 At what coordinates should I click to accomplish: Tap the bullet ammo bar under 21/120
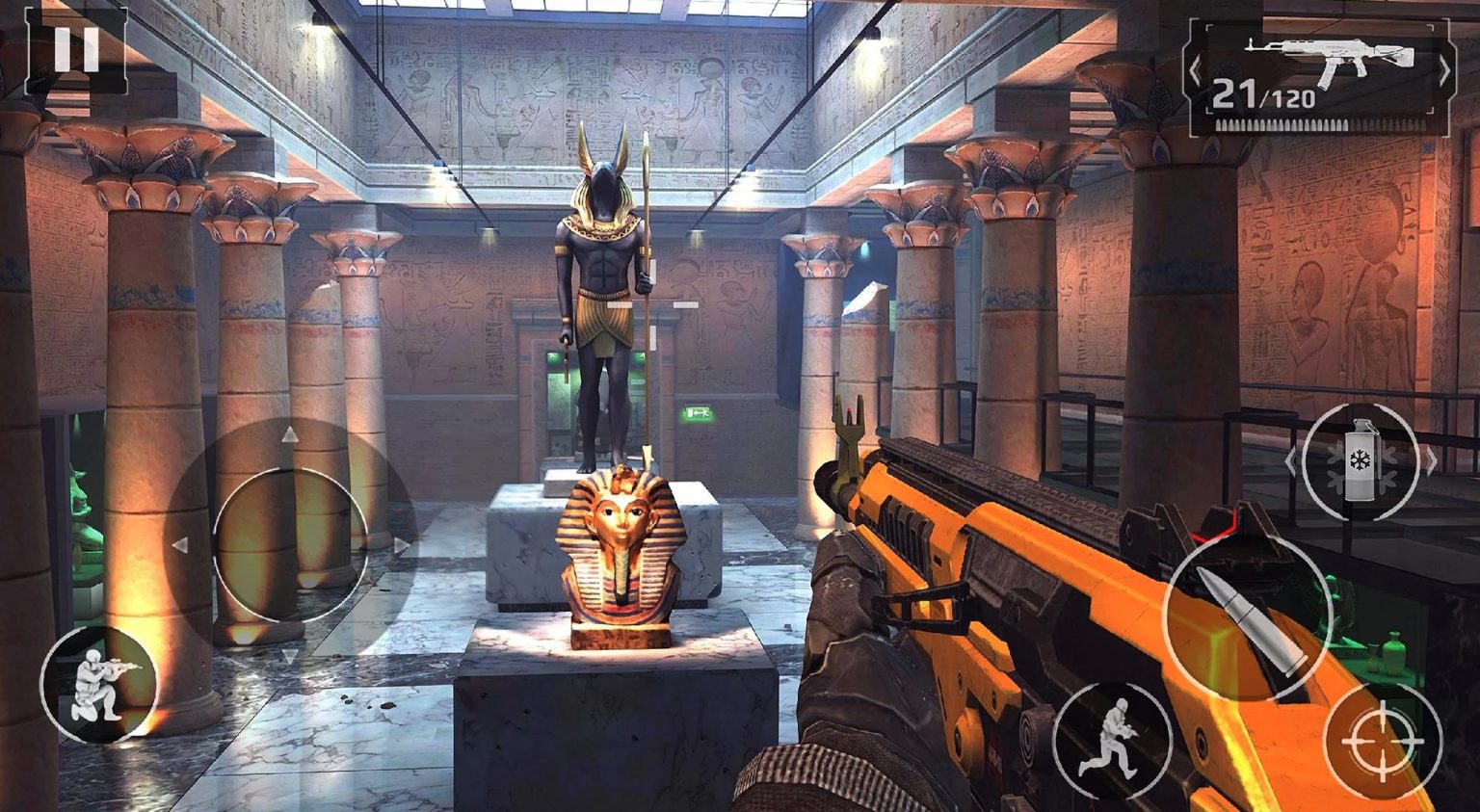(1282, 125)
